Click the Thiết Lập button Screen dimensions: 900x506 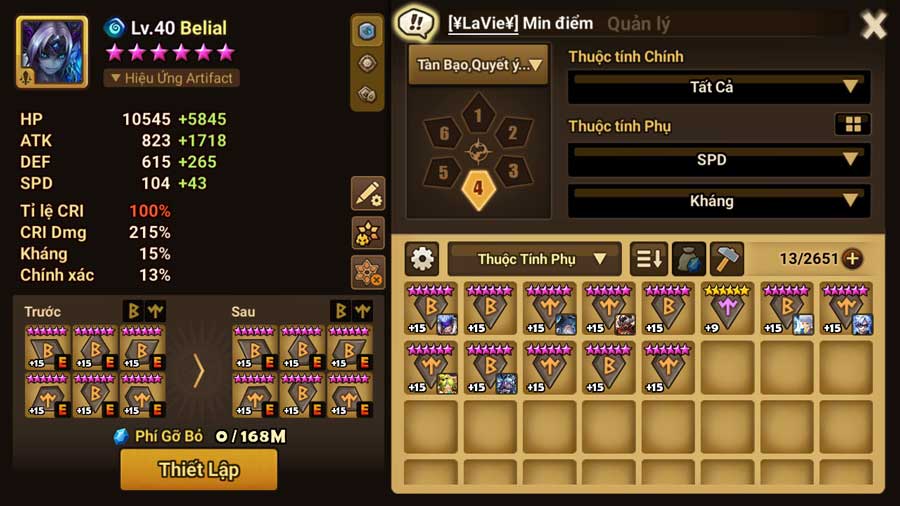(x=198, y=469)
